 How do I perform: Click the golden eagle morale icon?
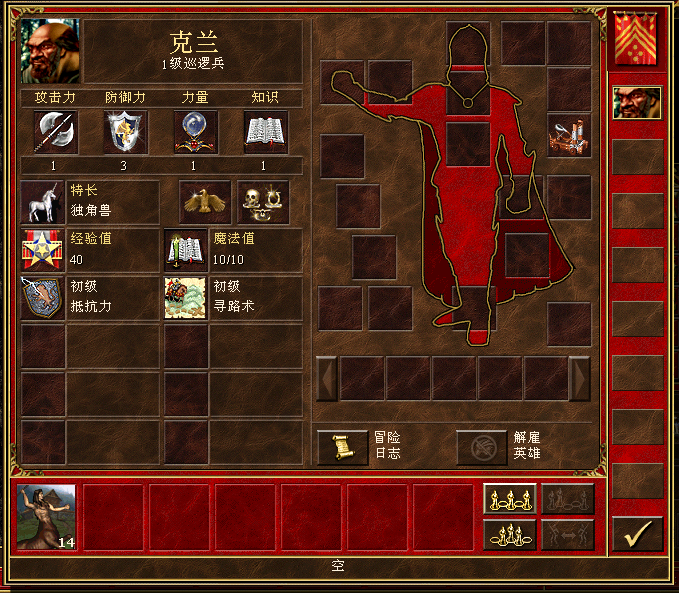click(205, 201)
